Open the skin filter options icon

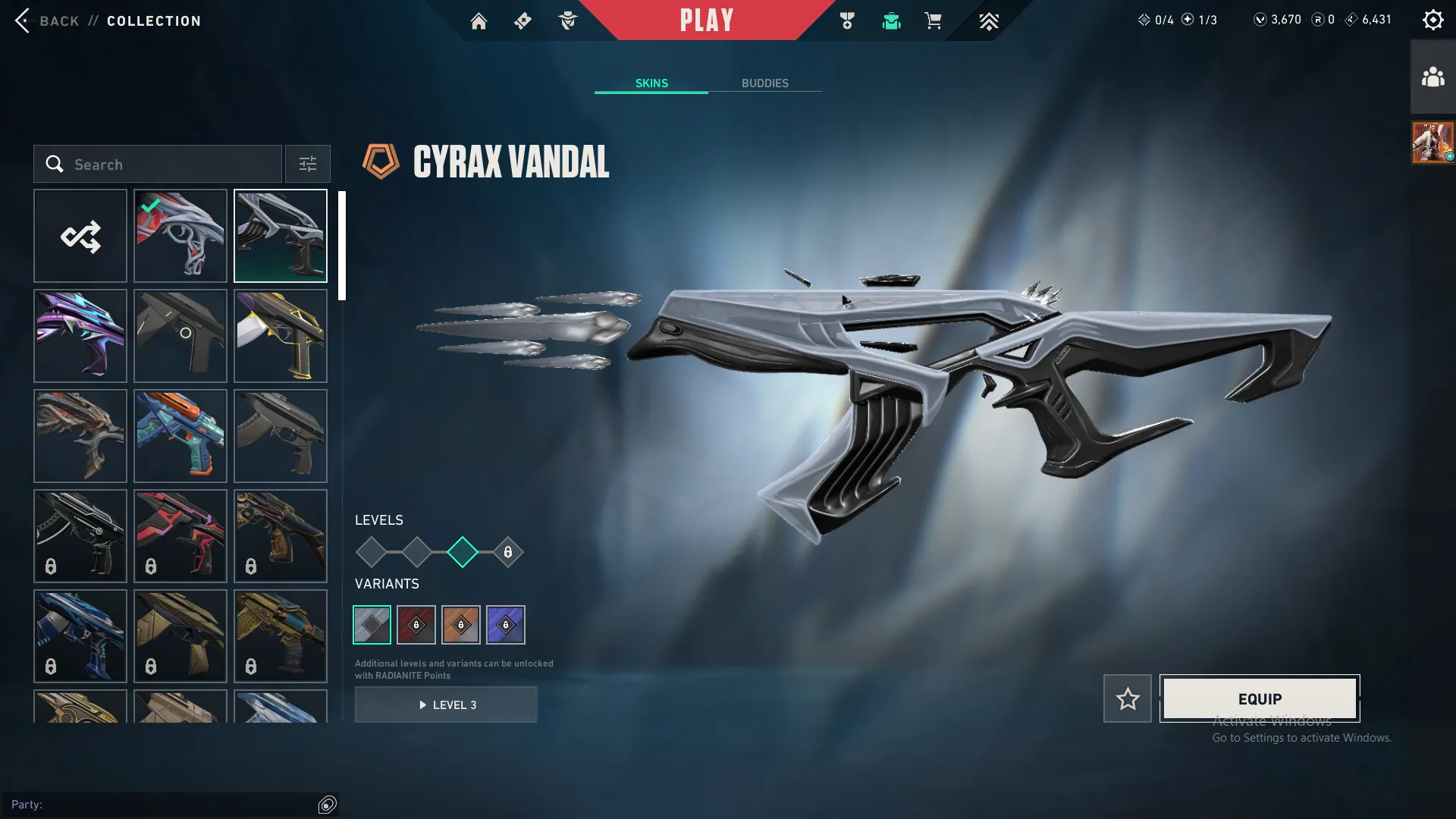pyautogui.click(x=307, y=163)
